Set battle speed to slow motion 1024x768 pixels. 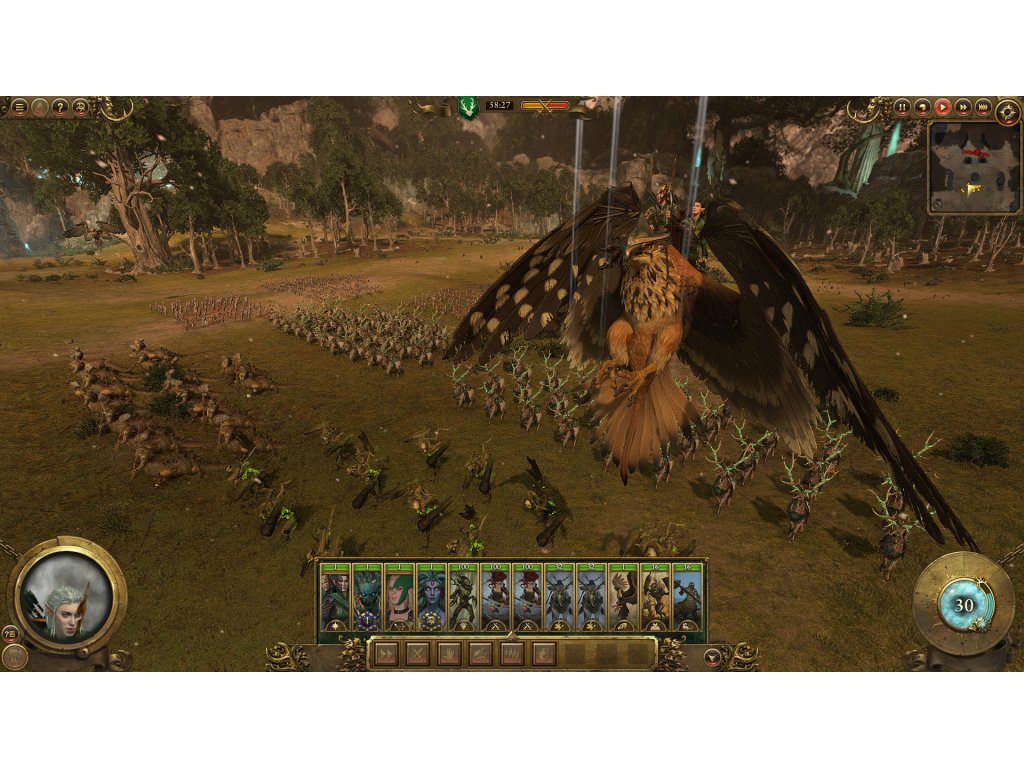click(922, 107)
